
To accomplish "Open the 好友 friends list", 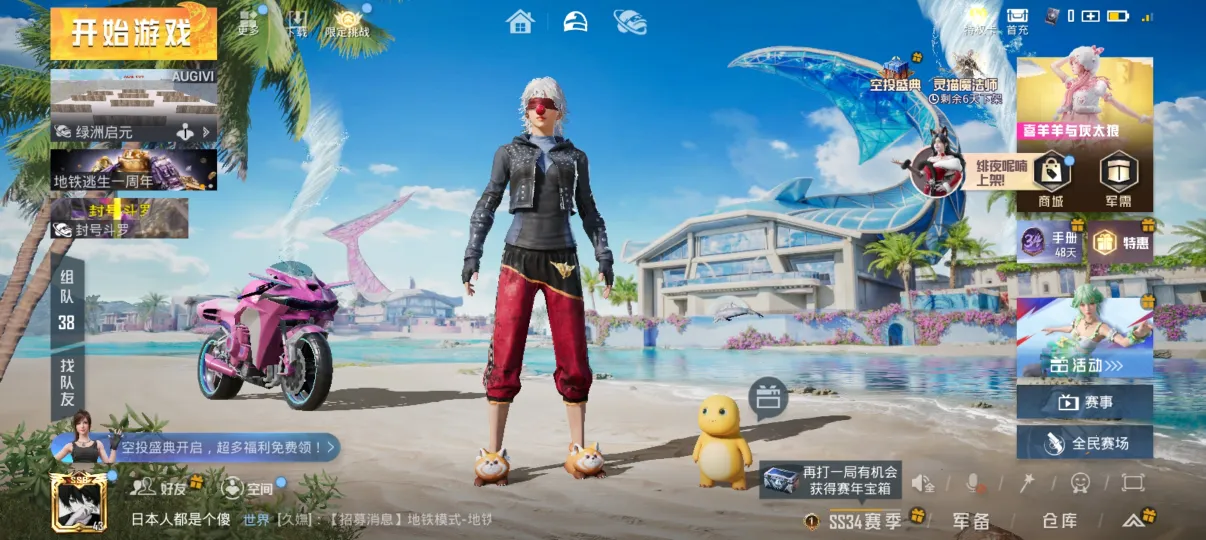I will click(x=162, y=487).
